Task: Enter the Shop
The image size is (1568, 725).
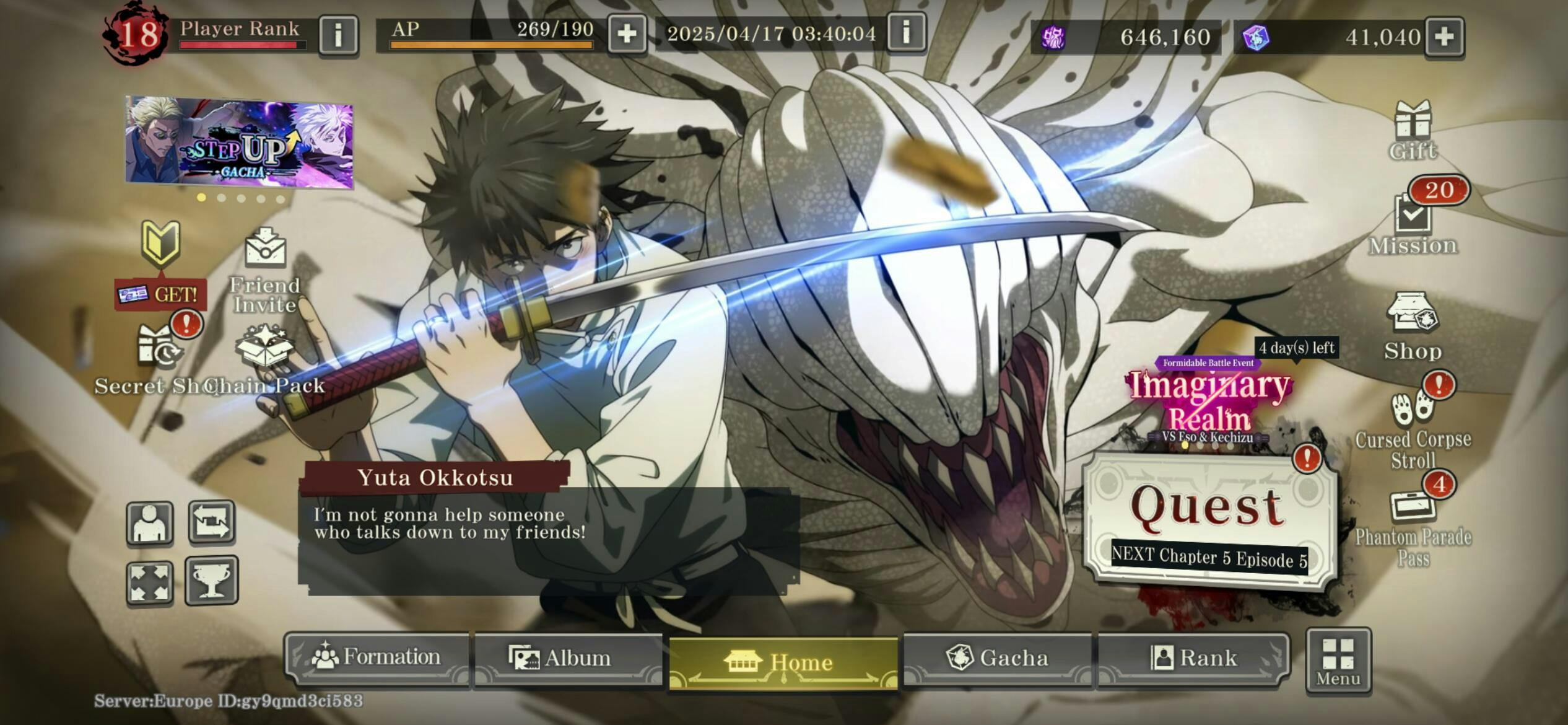Action: point(1412,326)
